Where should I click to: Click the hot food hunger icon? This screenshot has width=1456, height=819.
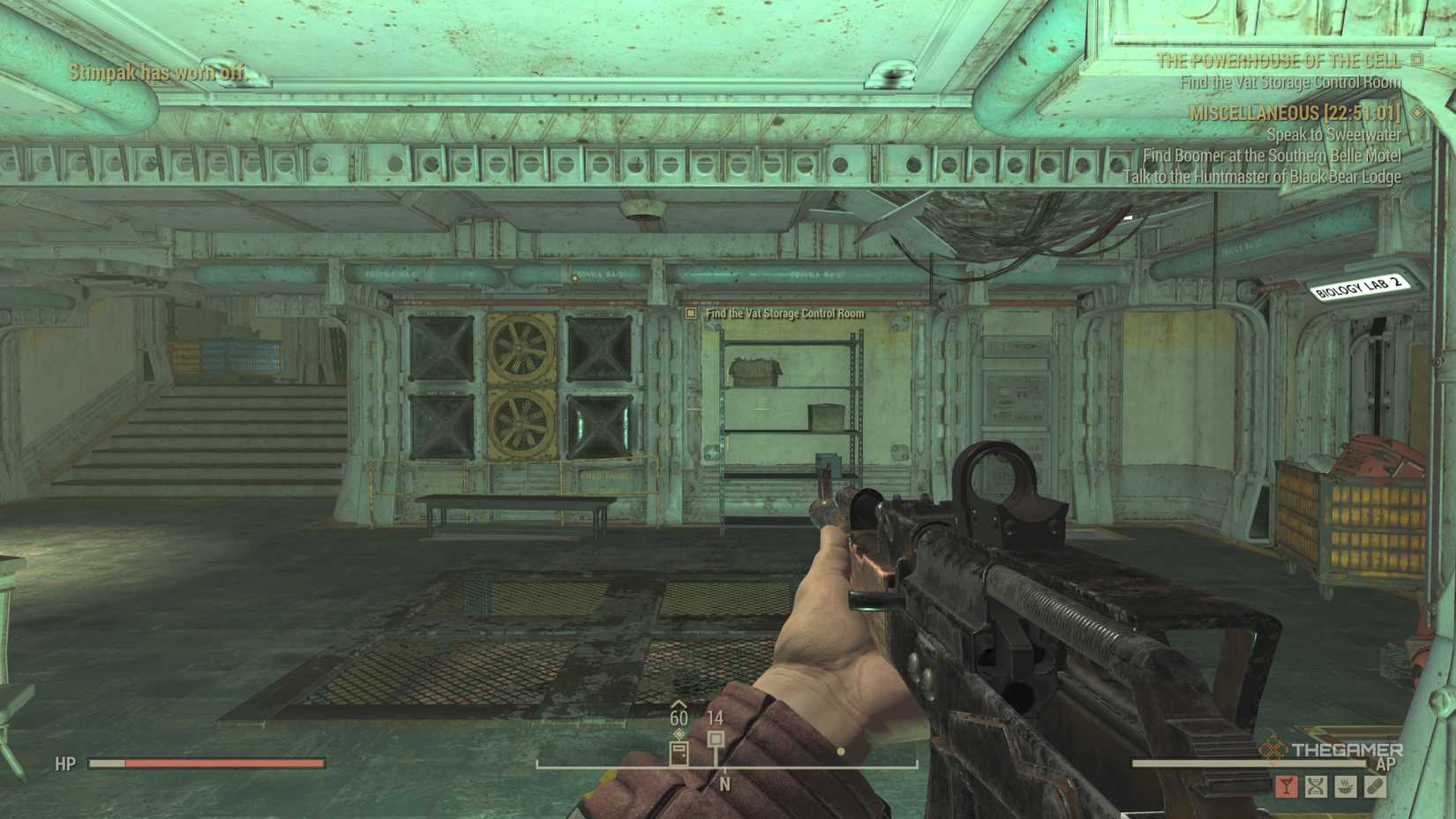click(1345, 785)
